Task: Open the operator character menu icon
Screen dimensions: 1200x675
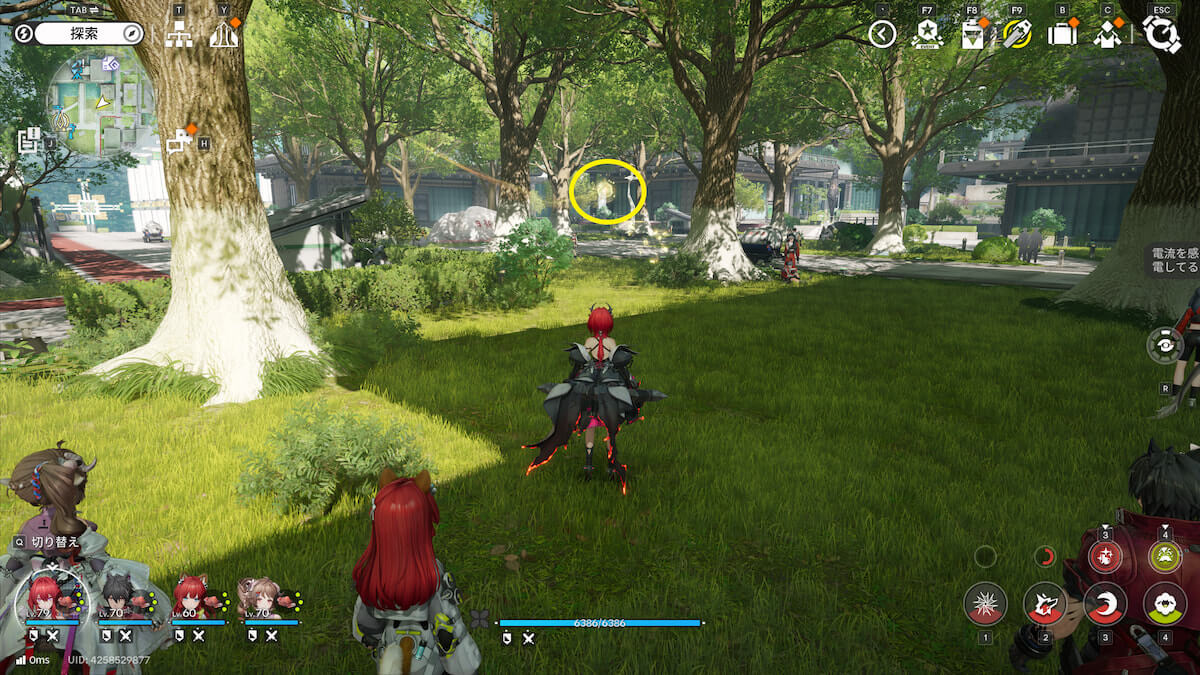Action: point(1107,35)
